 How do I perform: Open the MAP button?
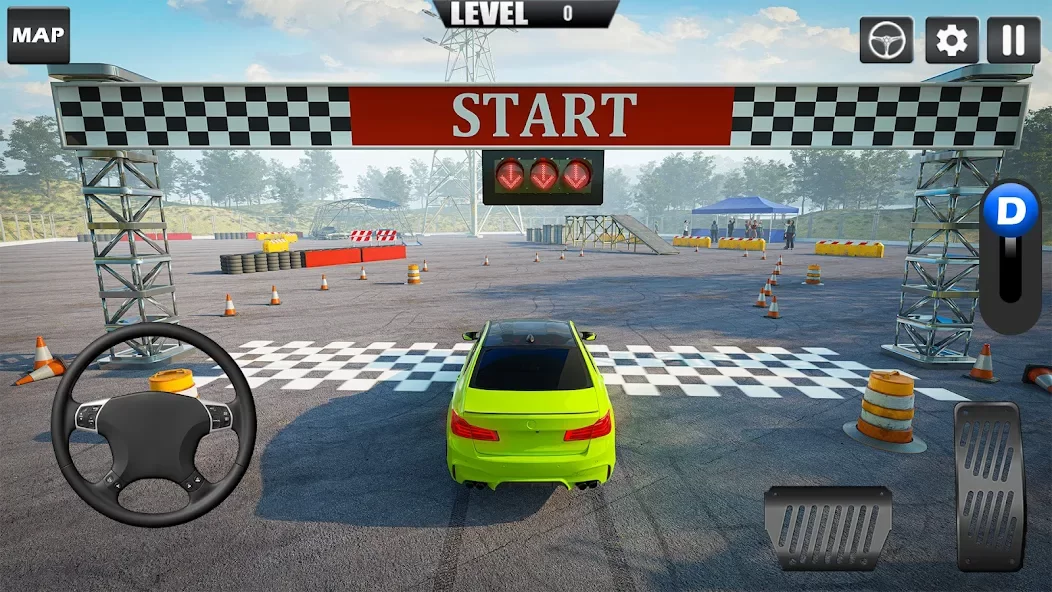coord(38,36)
